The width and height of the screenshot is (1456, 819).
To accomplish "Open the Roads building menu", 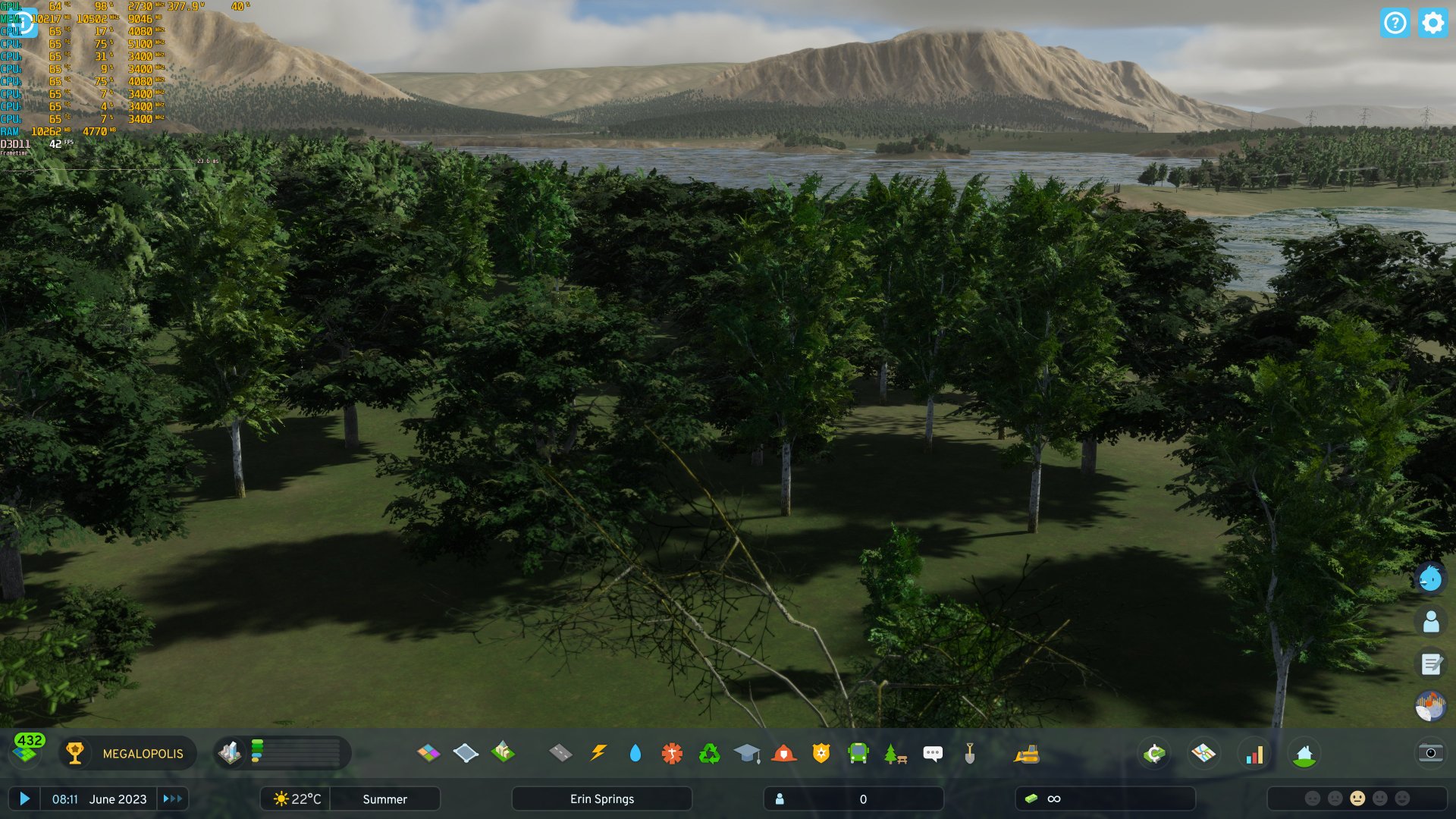I will (559, 753).
